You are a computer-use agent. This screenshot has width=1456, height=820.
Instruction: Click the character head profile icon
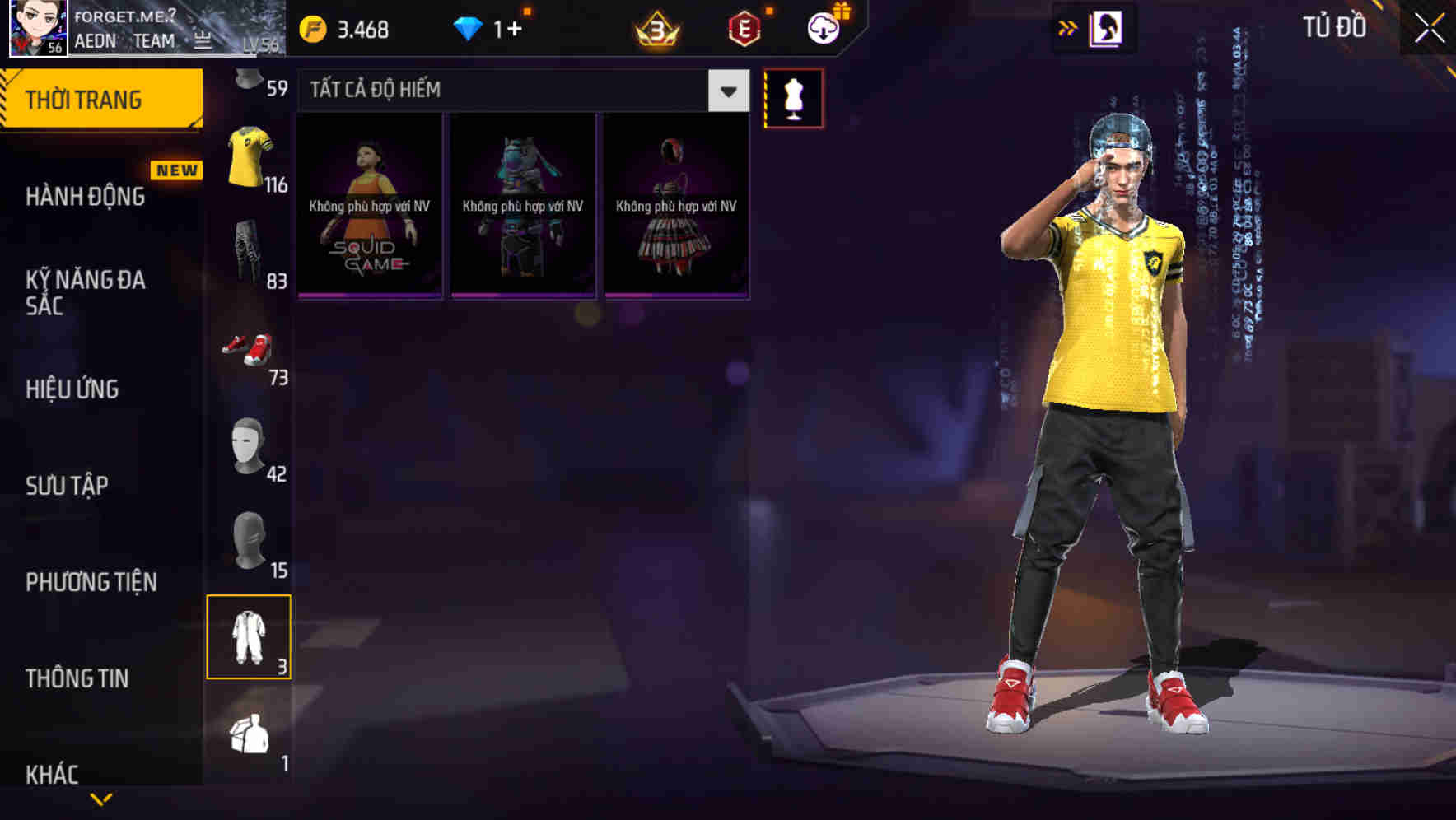click(1108, 27)
